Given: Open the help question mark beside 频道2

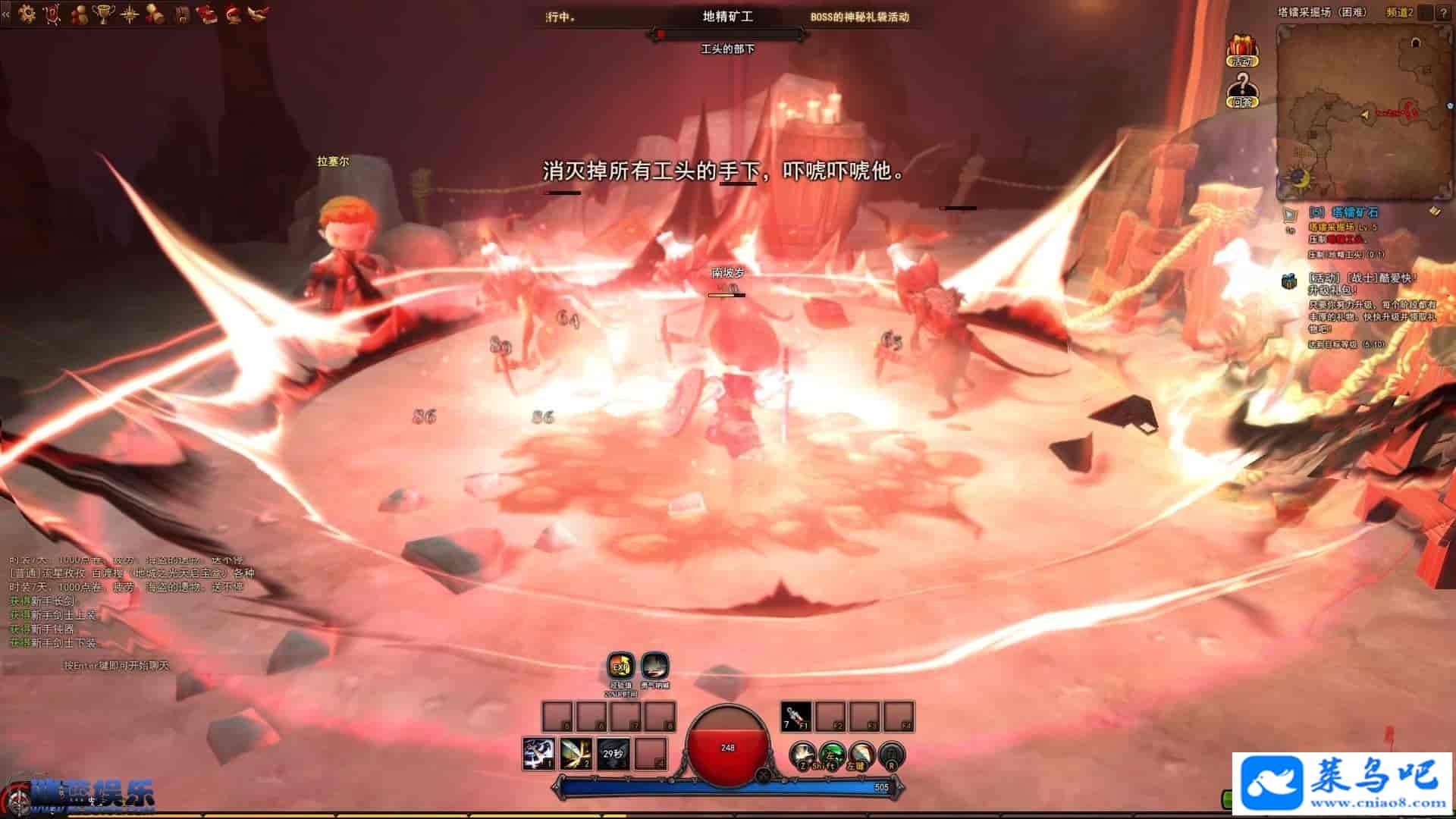Looking at the screenshot, I should pyautogui.click(x=1443, y=13).
